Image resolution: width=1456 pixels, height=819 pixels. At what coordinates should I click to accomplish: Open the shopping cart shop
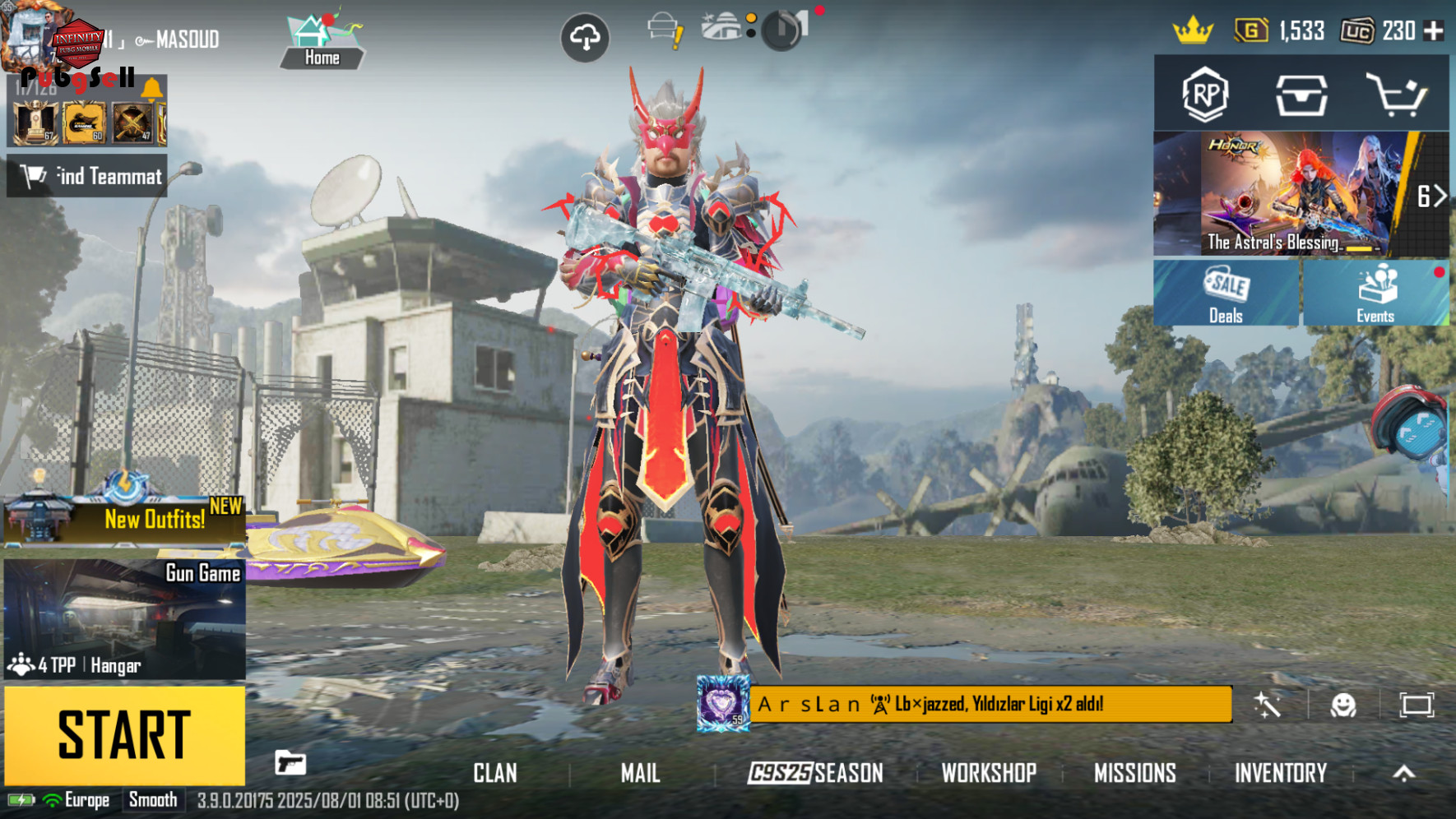pos(1396,94)
